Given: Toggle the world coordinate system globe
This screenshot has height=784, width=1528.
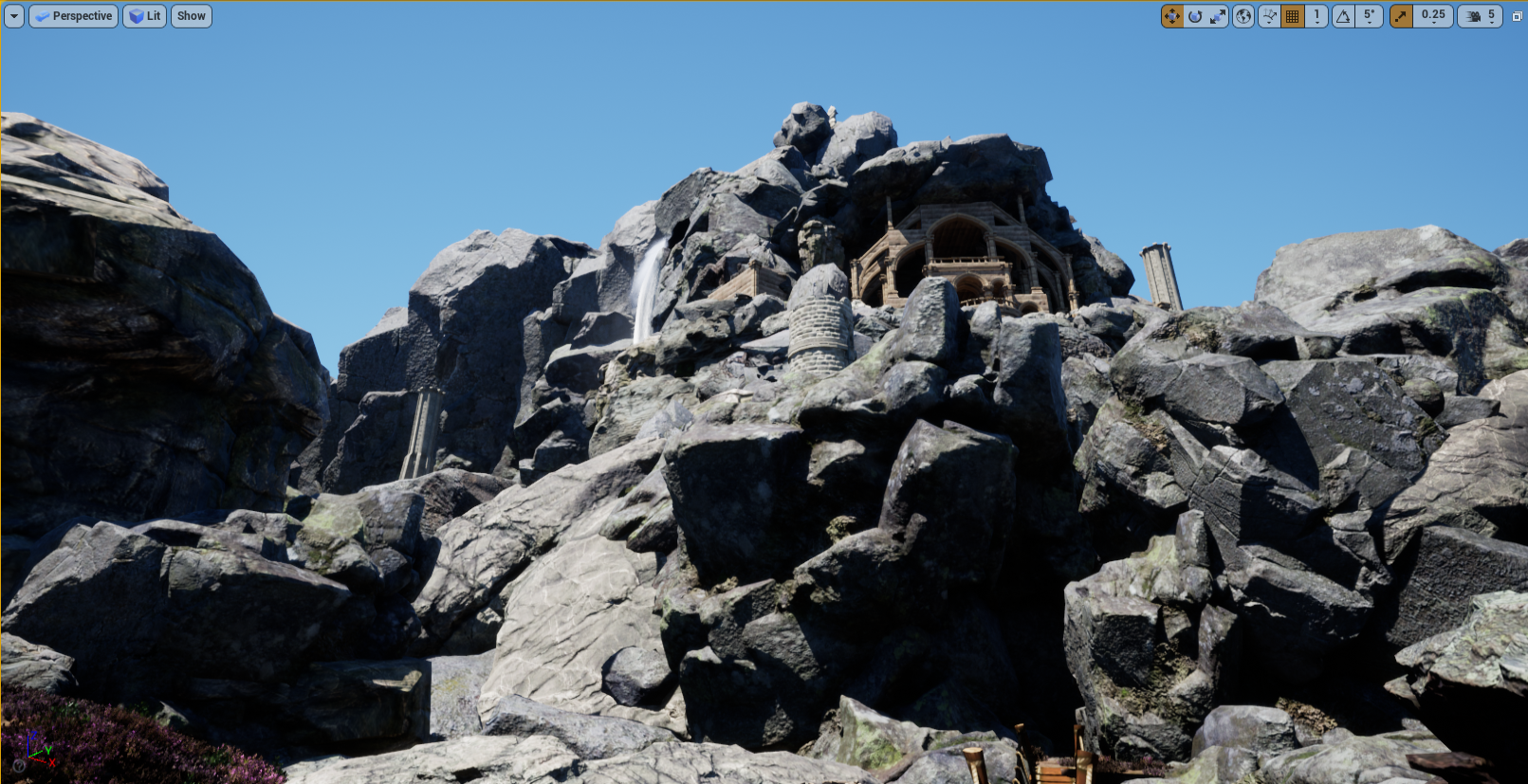Looking at the screenshot, I should point(1243,16).
